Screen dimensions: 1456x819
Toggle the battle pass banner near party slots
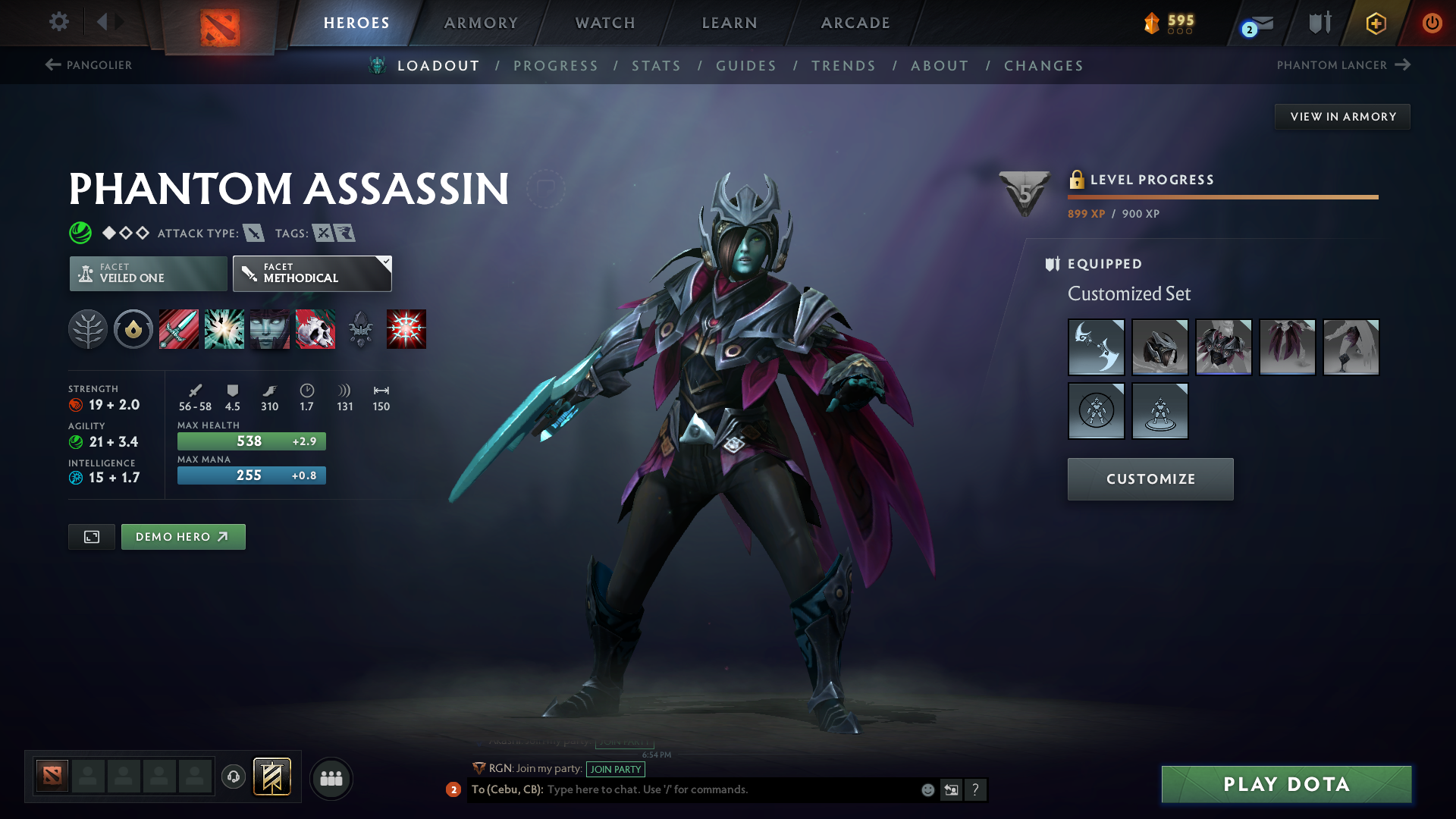pos(272,777)
